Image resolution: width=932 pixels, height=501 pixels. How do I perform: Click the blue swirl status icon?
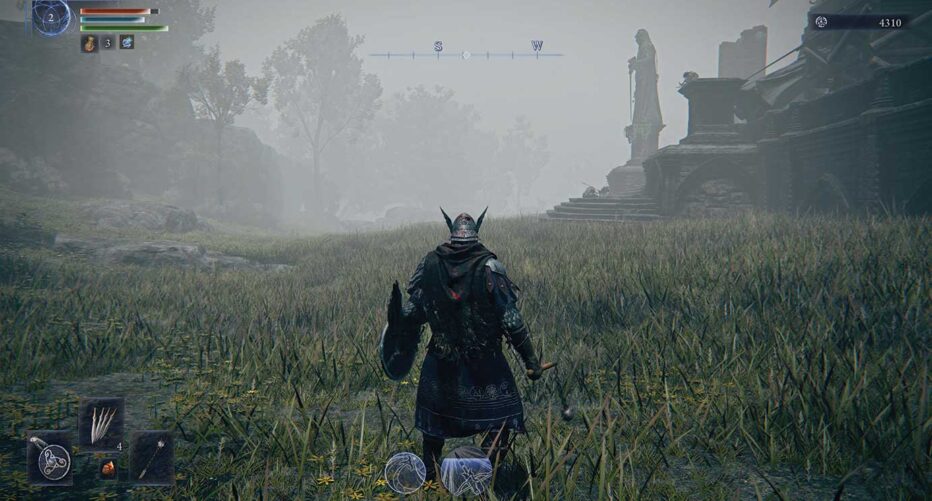coord(127,42)
